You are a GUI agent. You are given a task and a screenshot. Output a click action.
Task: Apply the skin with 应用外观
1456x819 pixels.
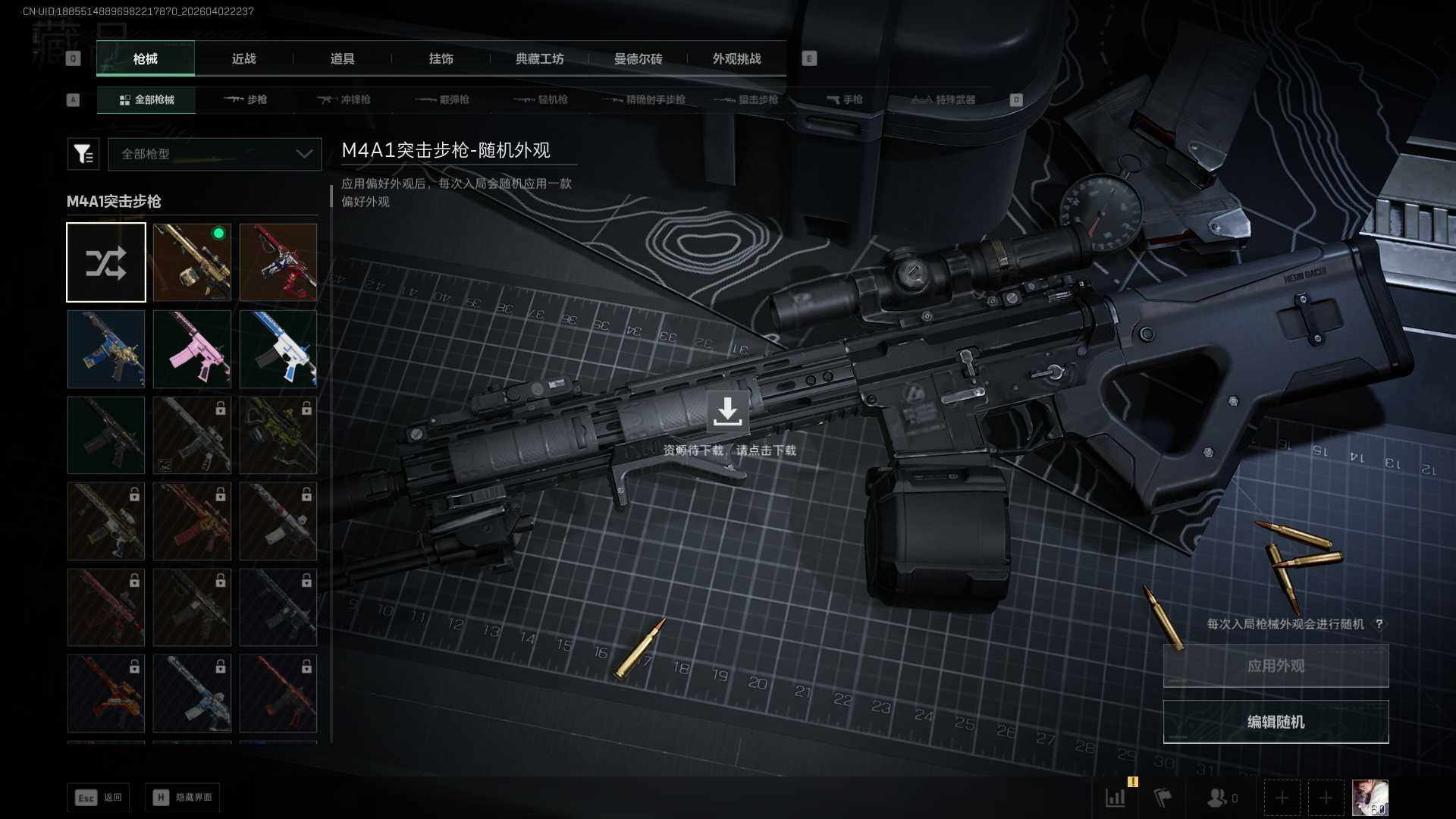point(1276,666)
